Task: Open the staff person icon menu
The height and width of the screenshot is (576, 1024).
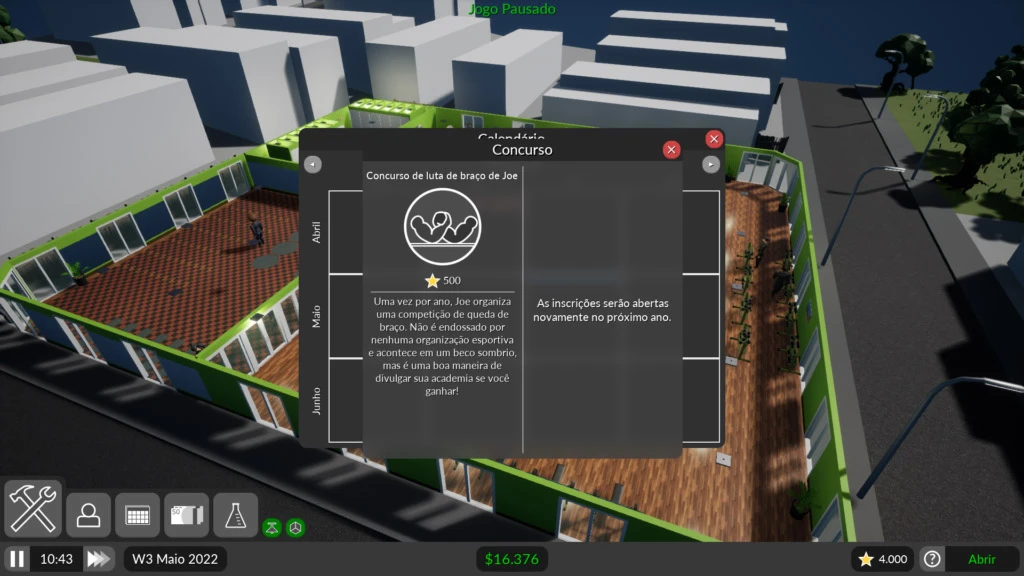Action: (89, 515)
